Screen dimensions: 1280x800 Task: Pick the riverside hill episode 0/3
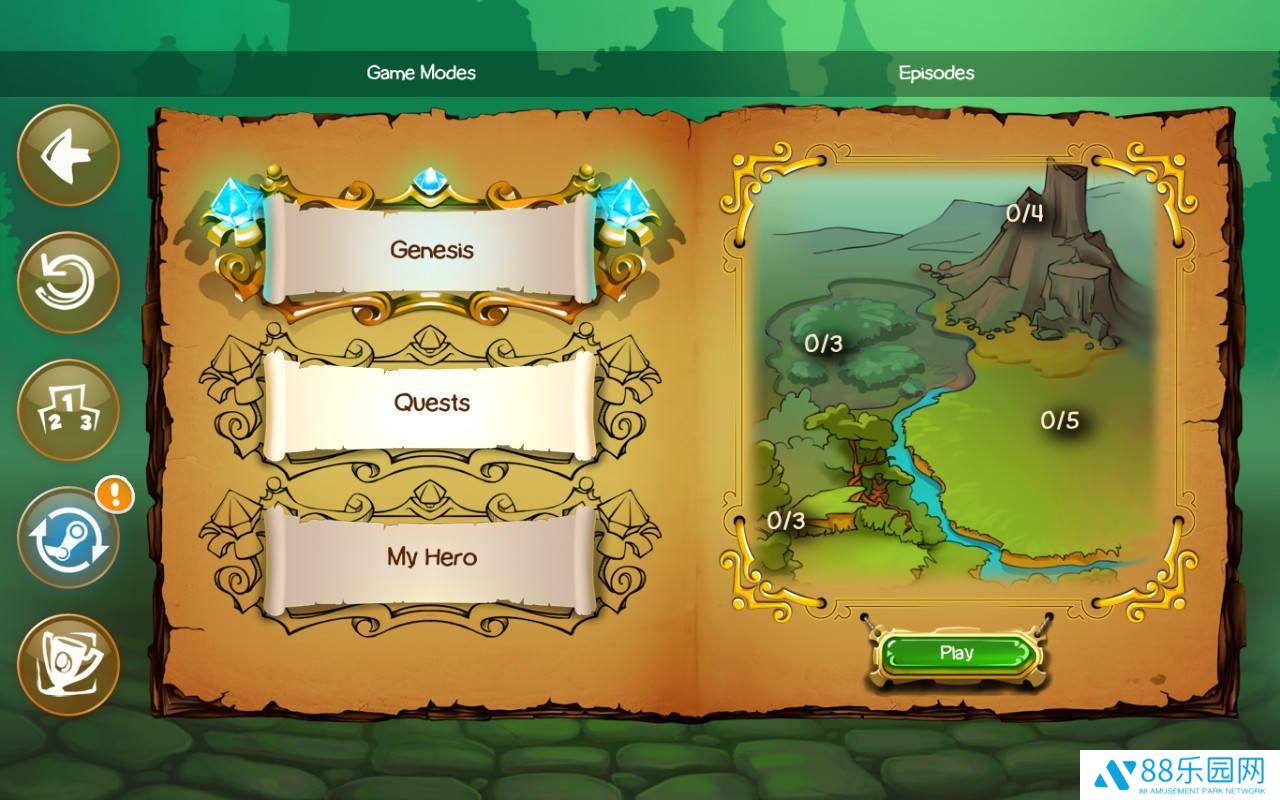point(786,521)
